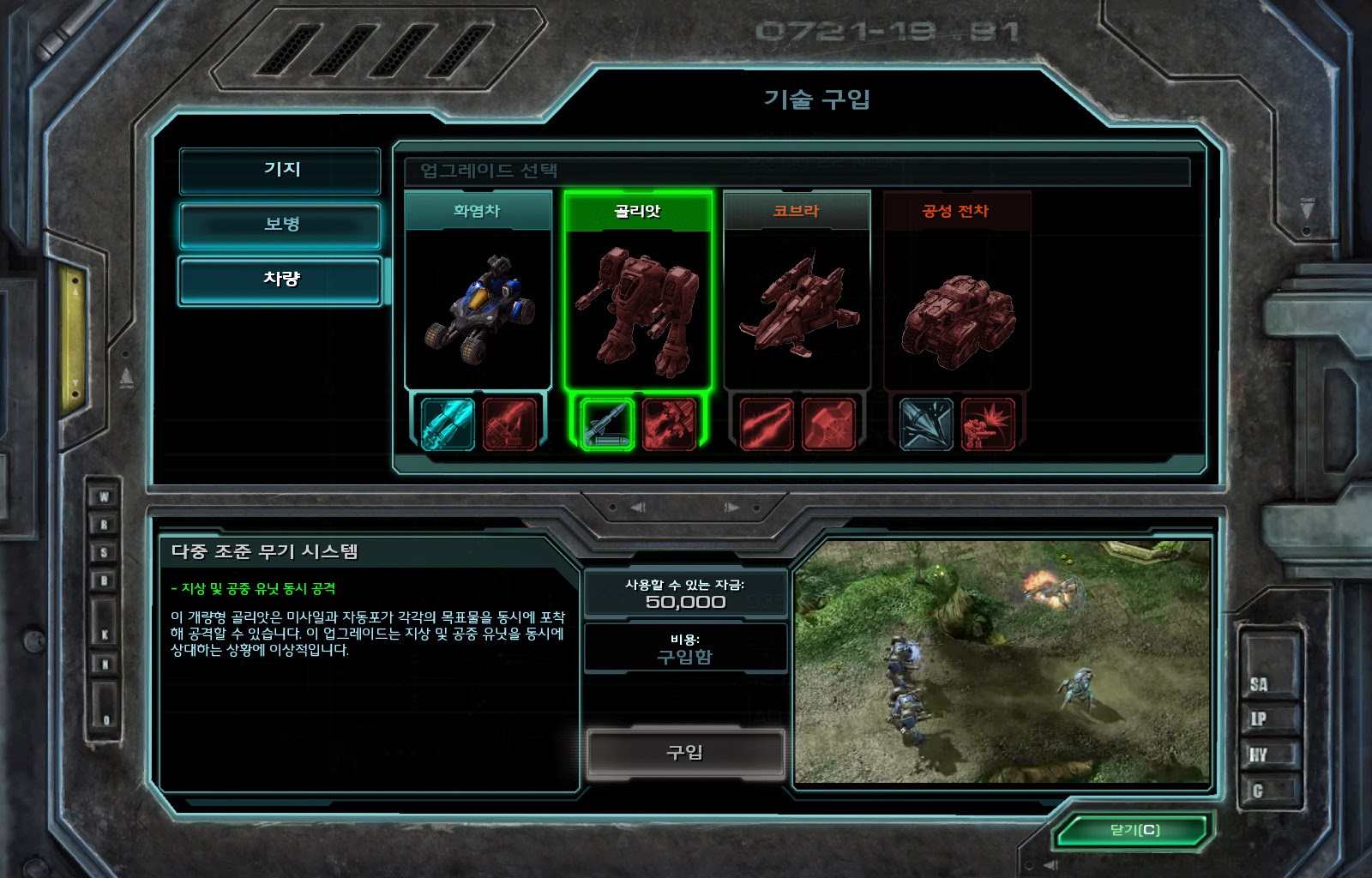Choose the blue shard upgrade under 공성 전차

tap(926, 424)
